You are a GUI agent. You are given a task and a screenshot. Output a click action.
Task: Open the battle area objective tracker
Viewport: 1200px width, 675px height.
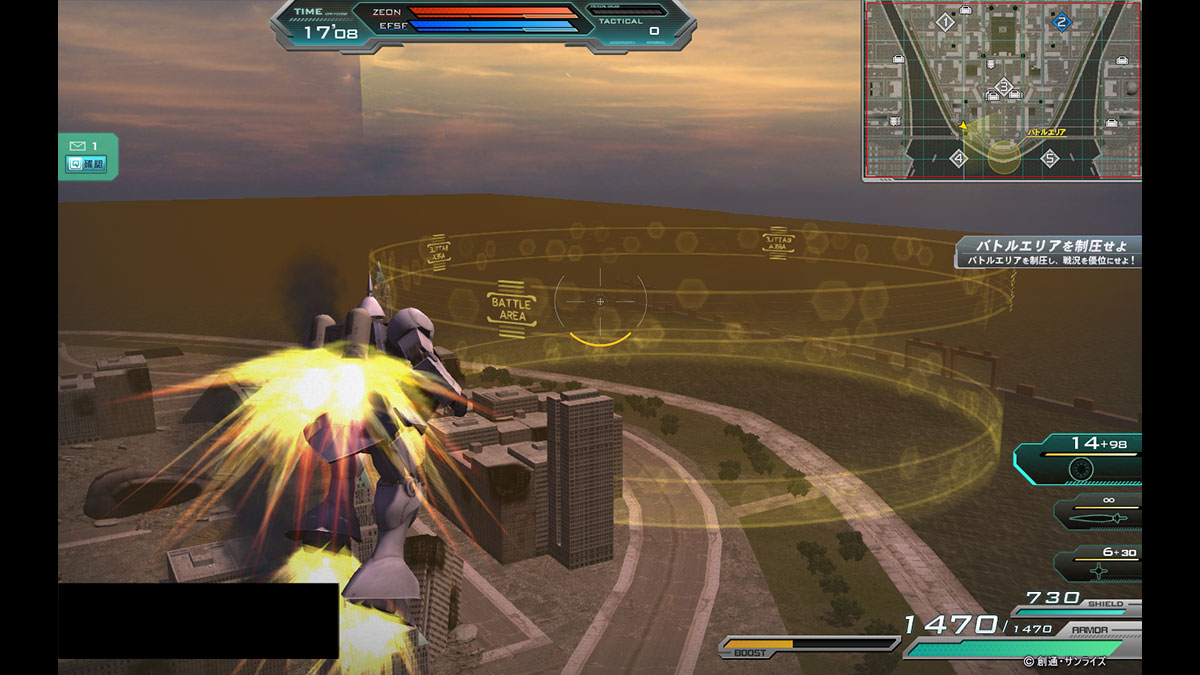point(1048,252)
